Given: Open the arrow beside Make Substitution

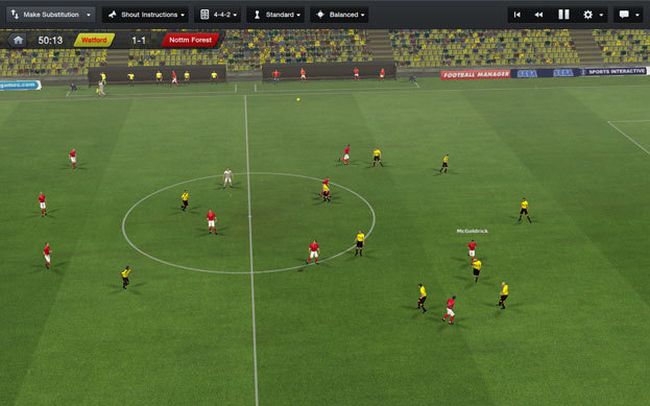Looking at the screenshot, I should tap(88, 15).
